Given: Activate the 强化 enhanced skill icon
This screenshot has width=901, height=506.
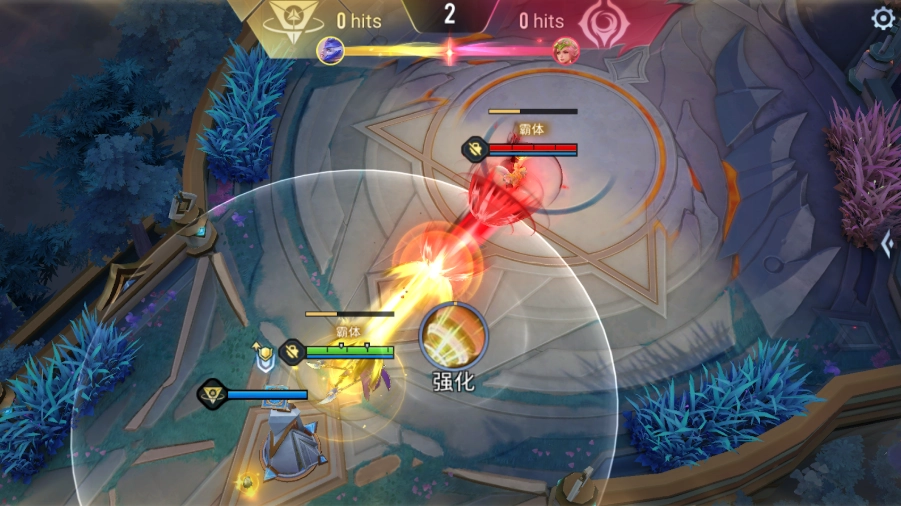Looking at the screenshot, I should point(453,335).
